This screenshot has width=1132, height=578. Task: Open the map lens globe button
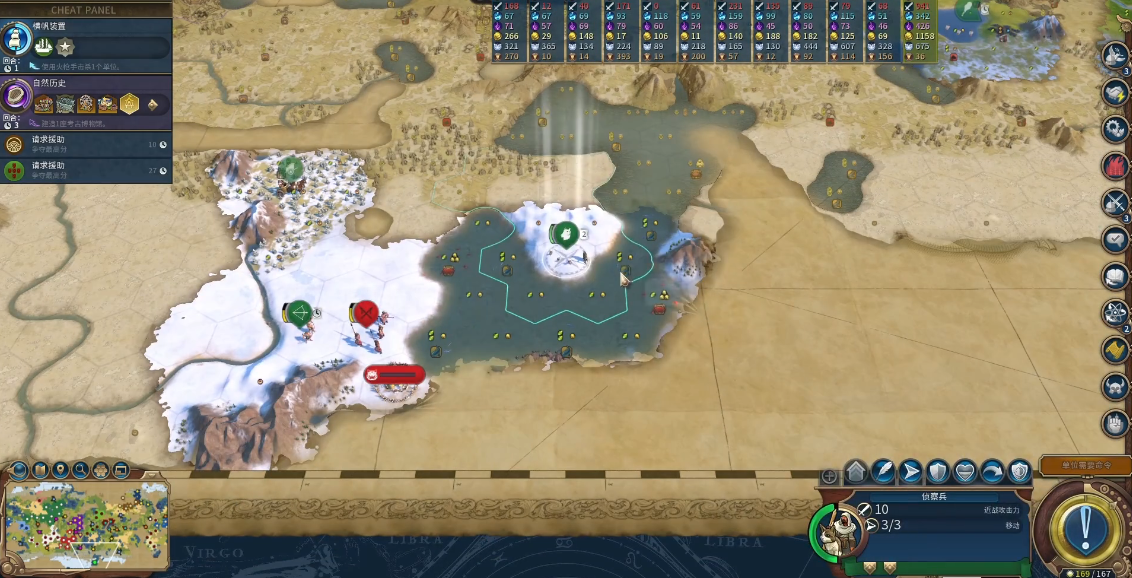(x=20, y=469)
